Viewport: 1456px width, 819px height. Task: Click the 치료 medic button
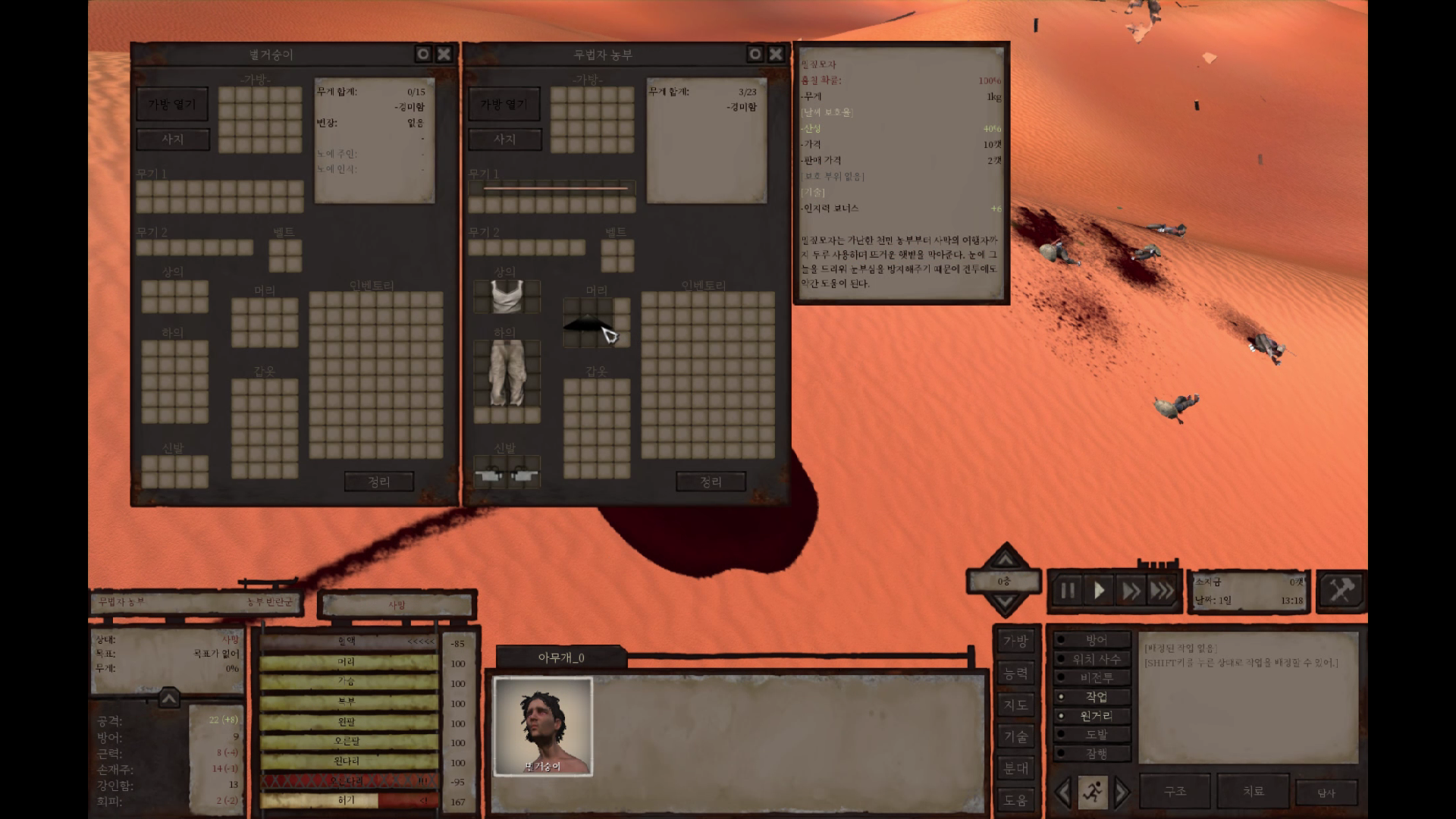click(1253, 791)
